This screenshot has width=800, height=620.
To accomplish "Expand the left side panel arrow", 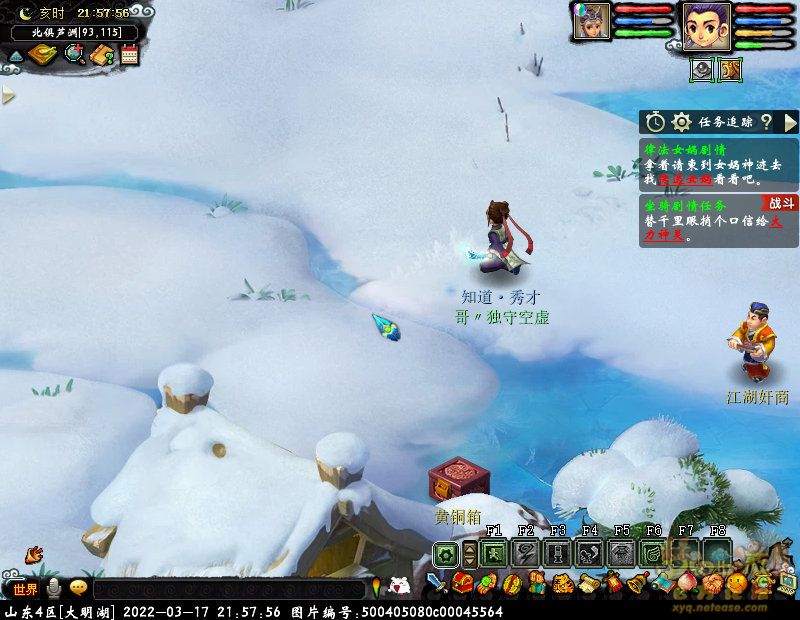I will 9,96.
